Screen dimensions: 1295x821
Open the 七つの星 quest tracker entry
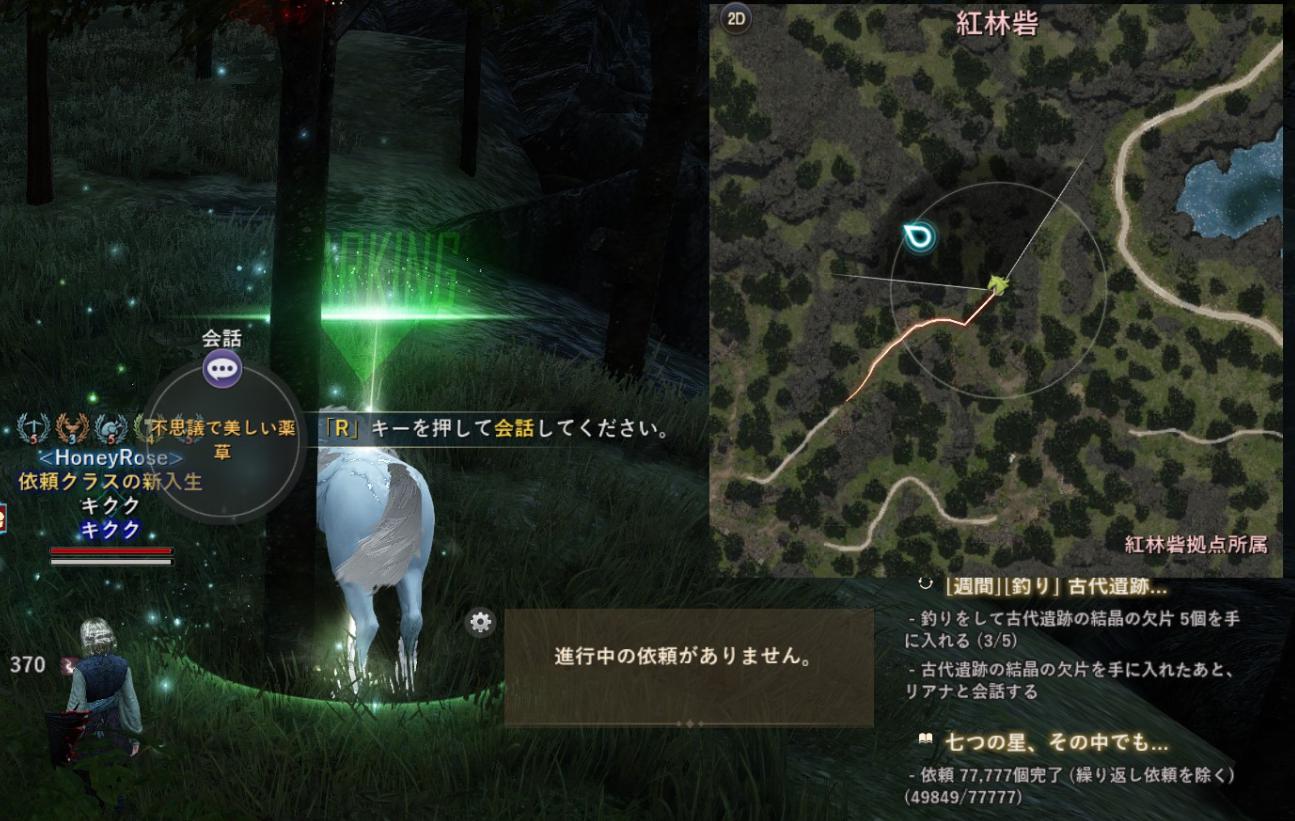(x=1057, y=743)
